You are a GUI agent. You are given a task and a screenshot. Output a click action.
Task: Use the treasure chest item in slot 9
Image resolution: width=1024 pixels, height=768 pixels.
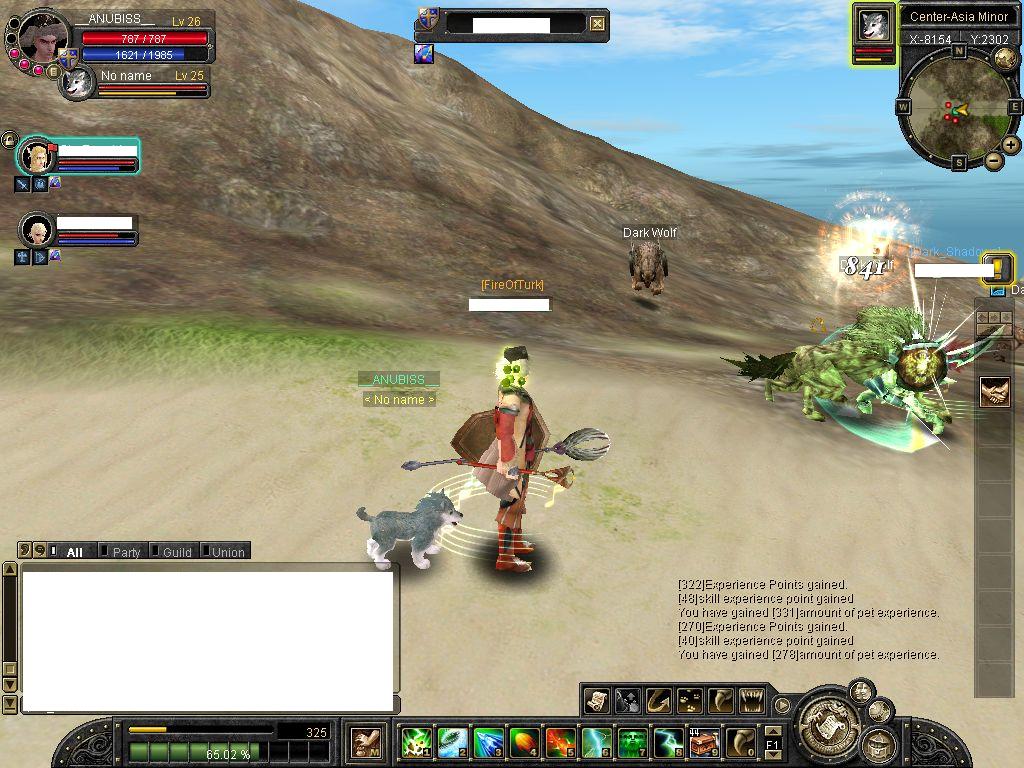coord(704,743)
